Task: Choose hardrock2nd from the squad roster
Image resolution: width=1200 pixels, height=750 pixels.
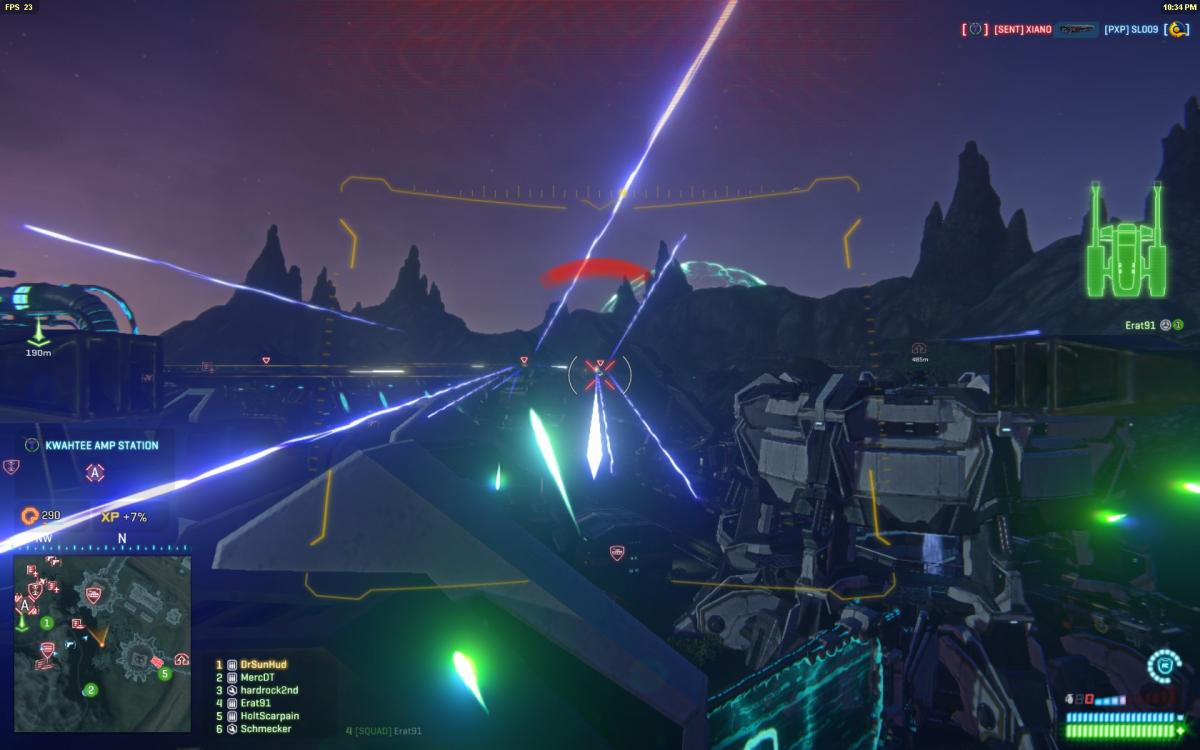Action: click(x=268, y=690)
